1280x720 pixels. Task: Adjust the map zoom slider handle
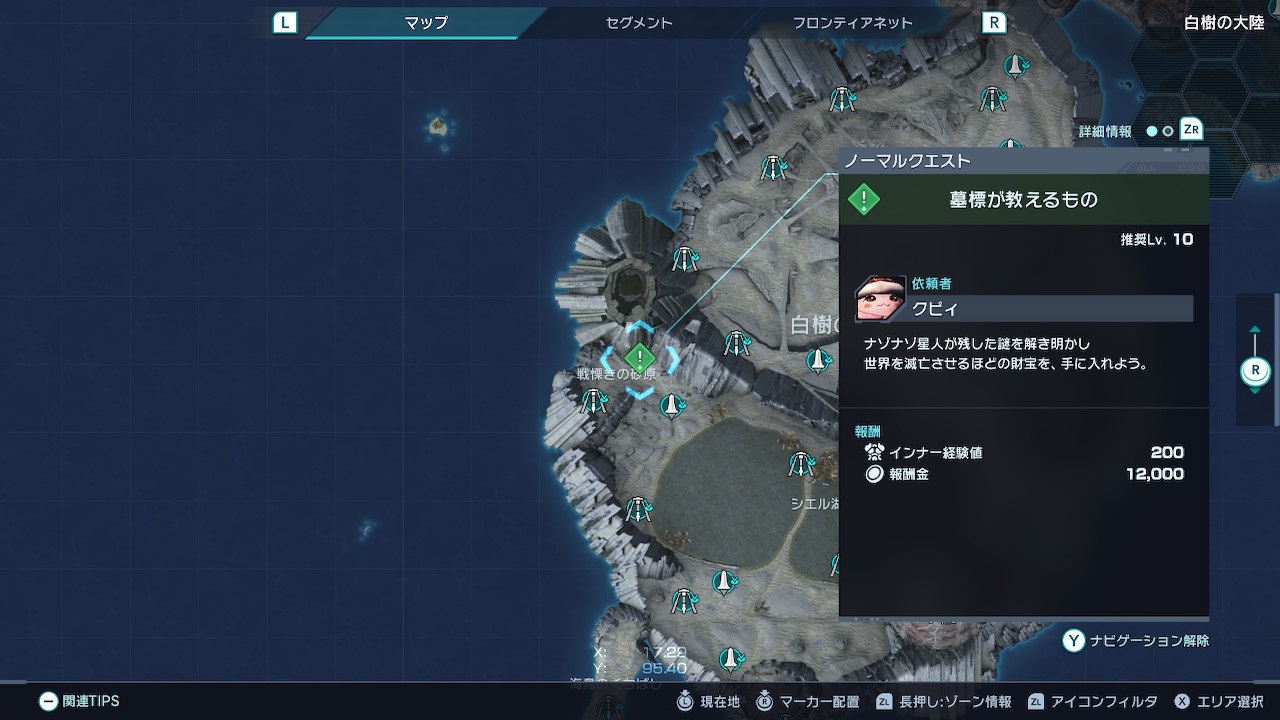pyautogui.click(x=1255, y=371)
